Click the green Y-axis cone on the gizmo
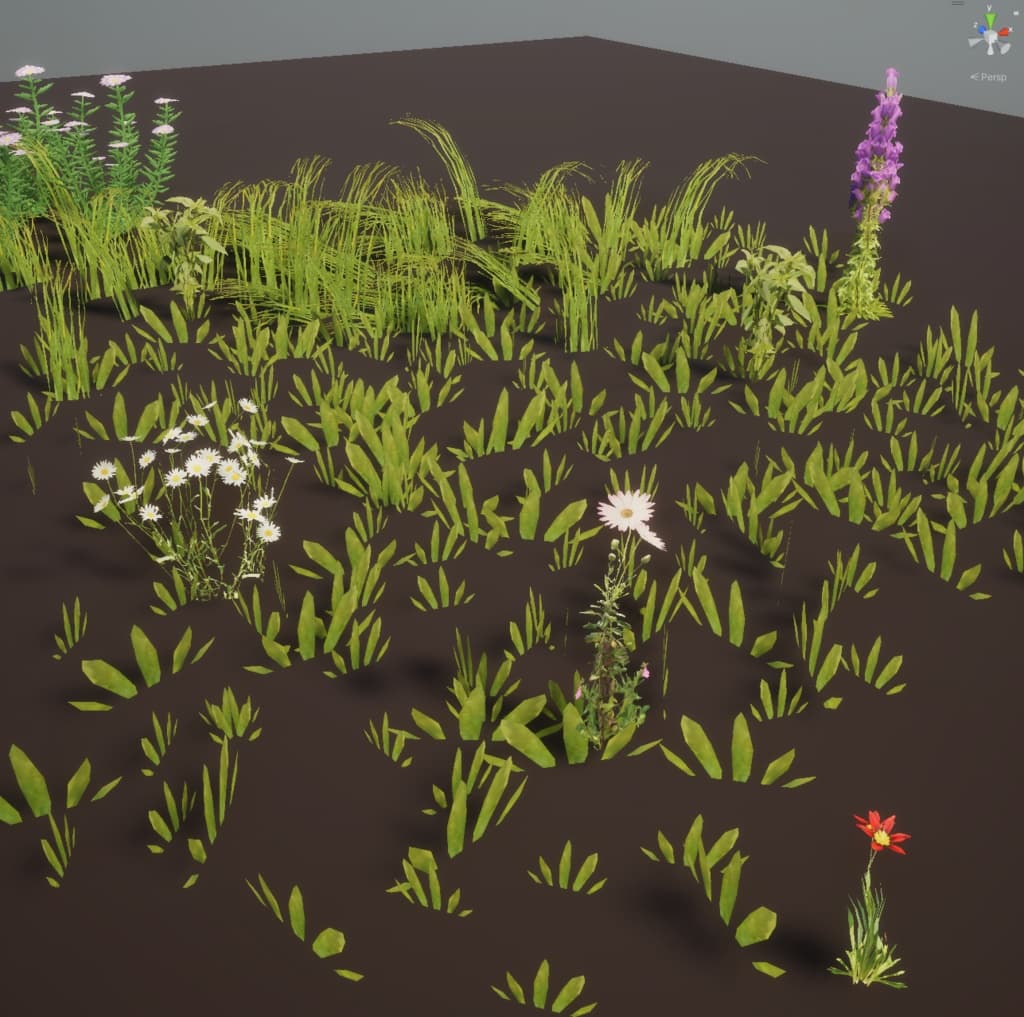1024x1017 pixels. tap(990, 17)
